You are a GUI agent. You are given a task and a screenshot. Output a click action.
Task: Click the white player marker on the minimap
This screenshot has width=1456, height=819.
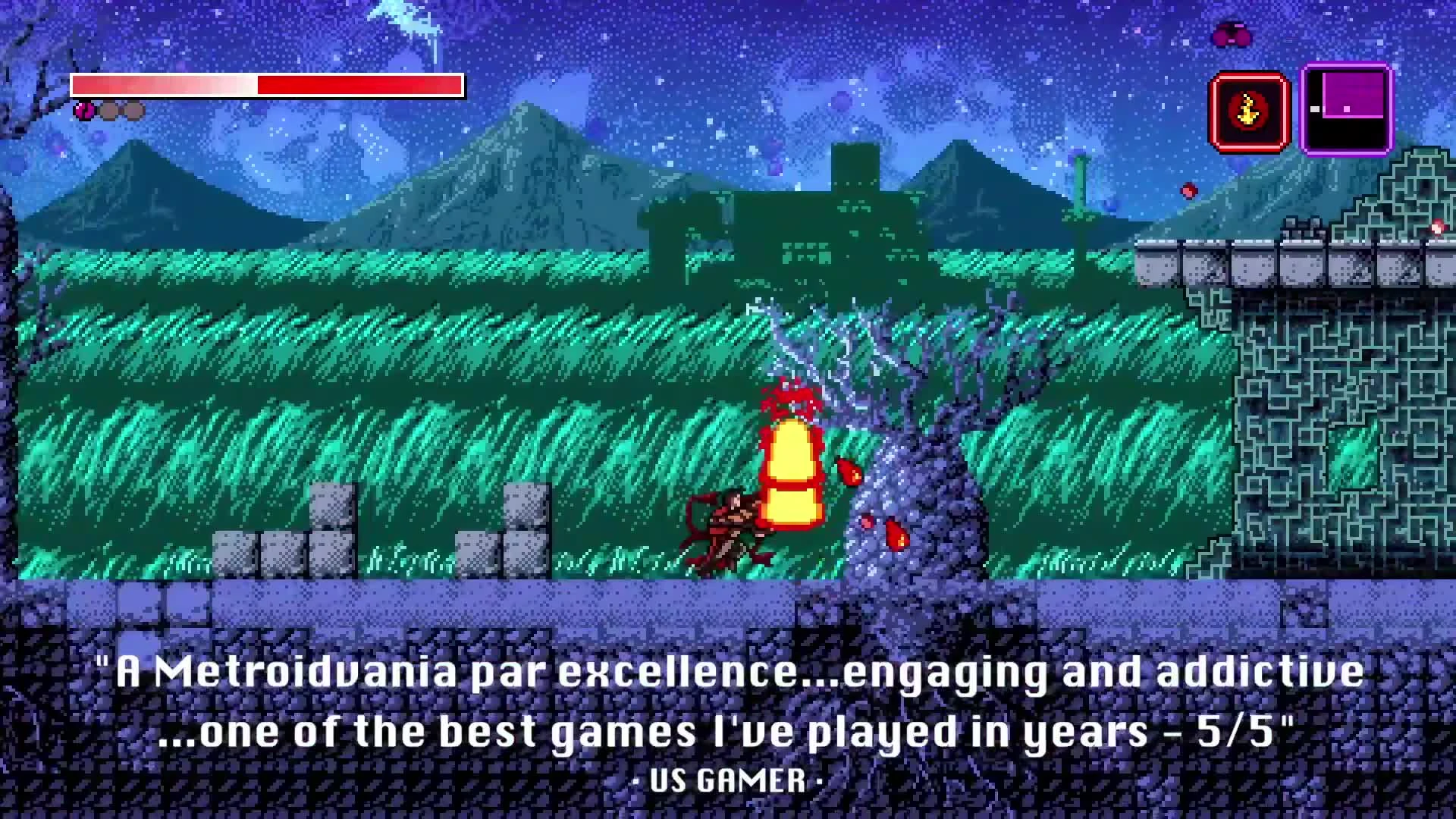(1314, 108)
